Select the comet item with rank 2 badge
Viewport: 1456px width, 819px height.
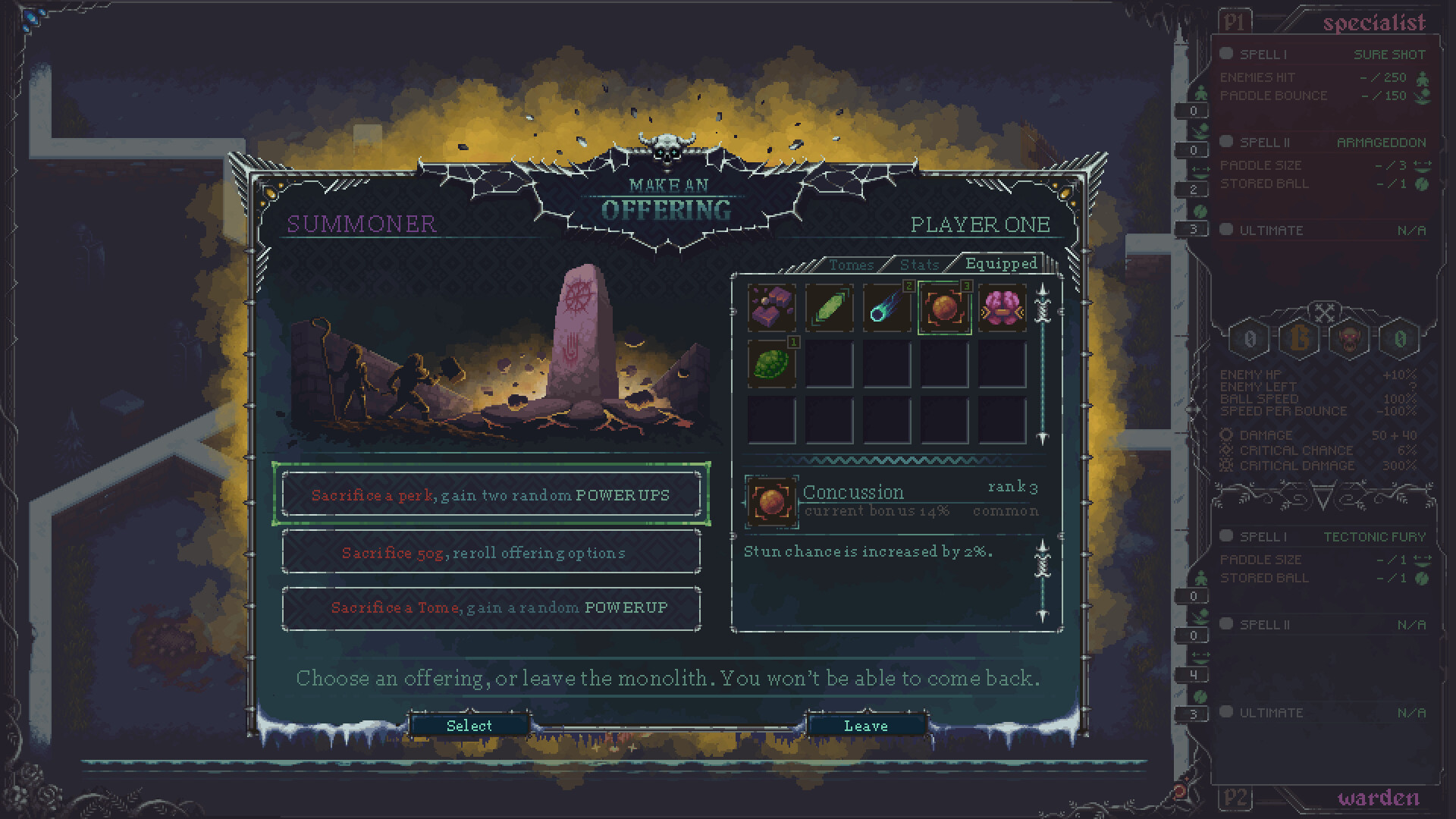tap(886, 308)
